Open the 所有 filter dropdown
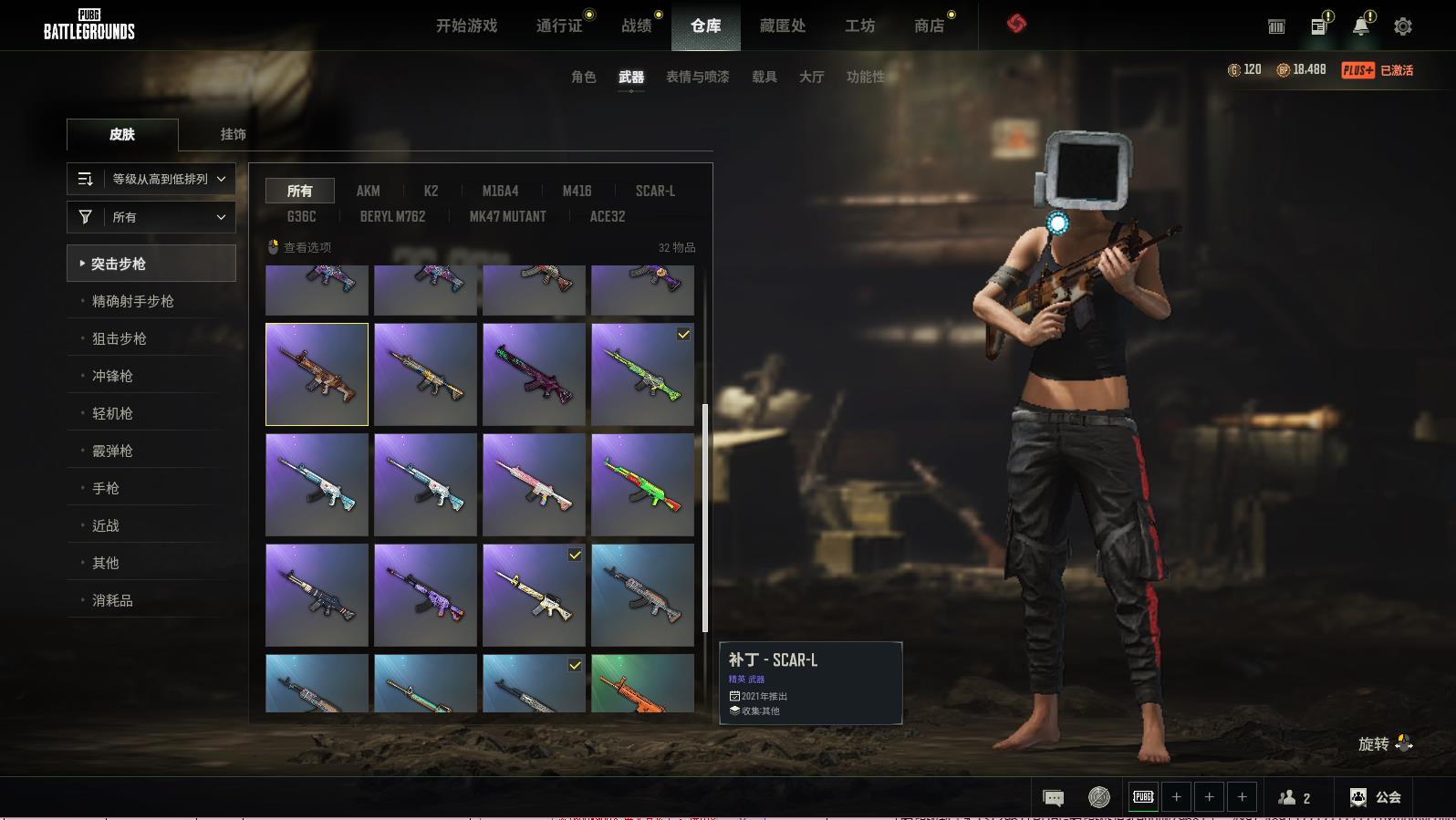1456x820 pixels. point(151,217)
